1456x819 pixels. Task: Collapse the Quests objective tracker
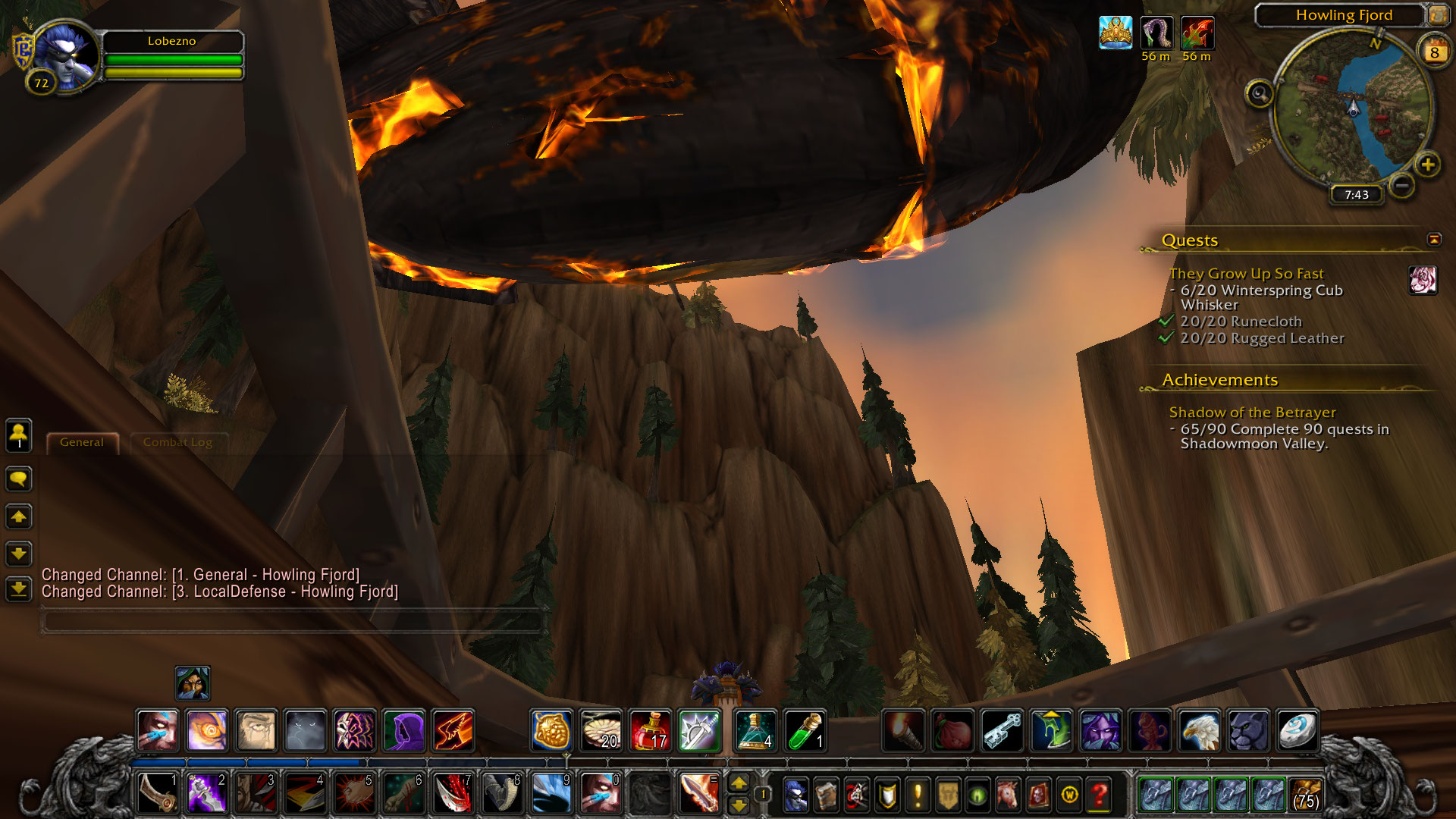[1433, 240]
